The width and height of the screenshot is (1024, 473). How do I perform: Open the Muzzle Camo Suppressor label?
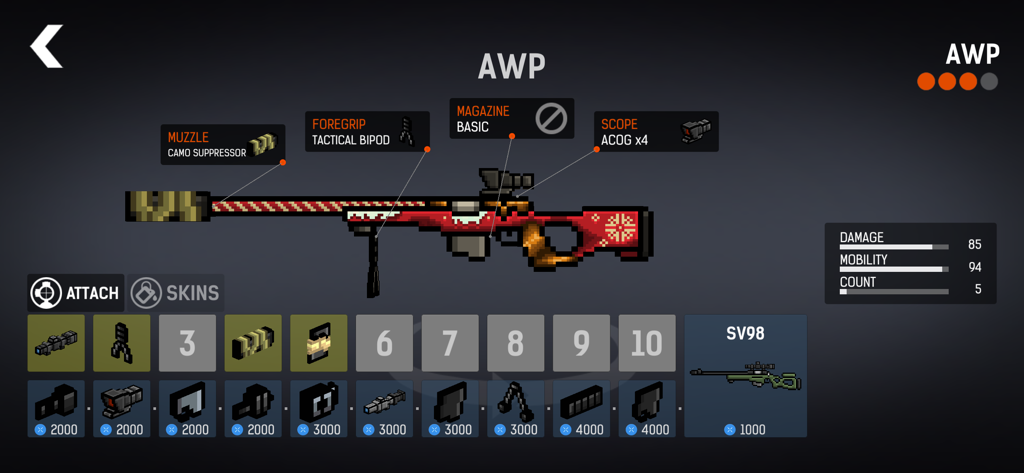223,145
